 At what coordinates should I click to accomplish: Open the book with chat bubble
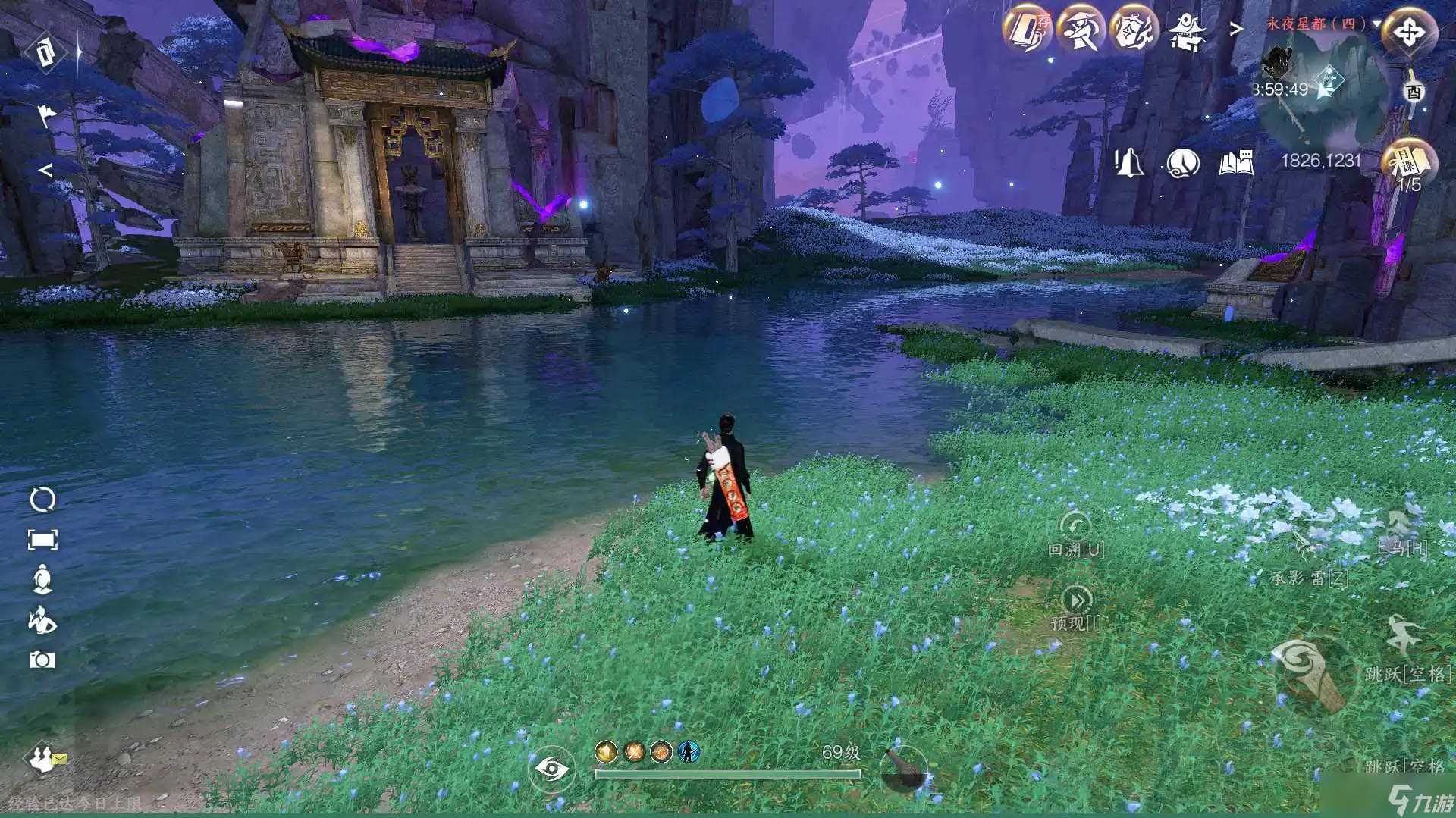coord(1235,162)
